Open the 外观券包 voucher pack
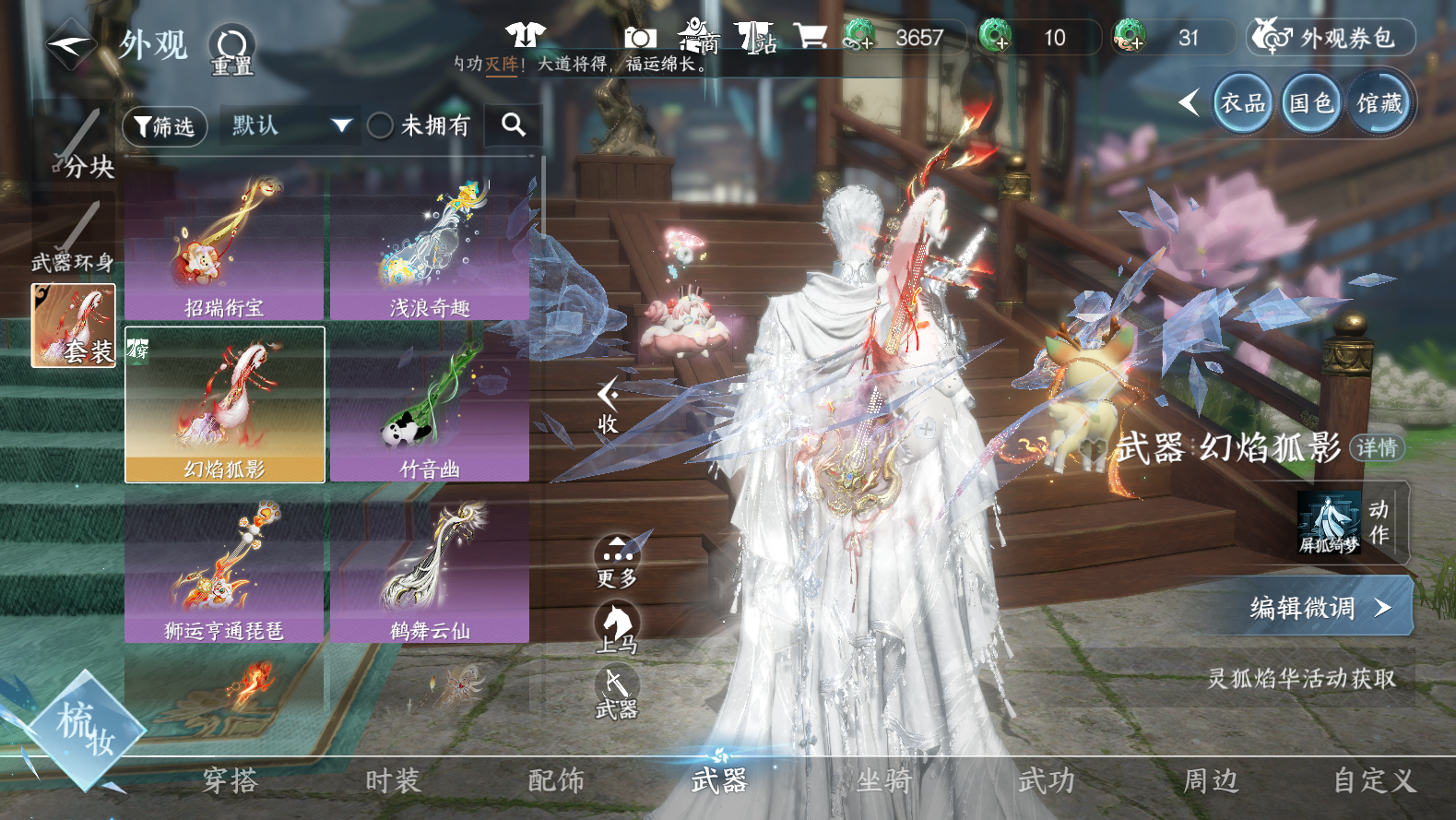 coord(1331,38)
